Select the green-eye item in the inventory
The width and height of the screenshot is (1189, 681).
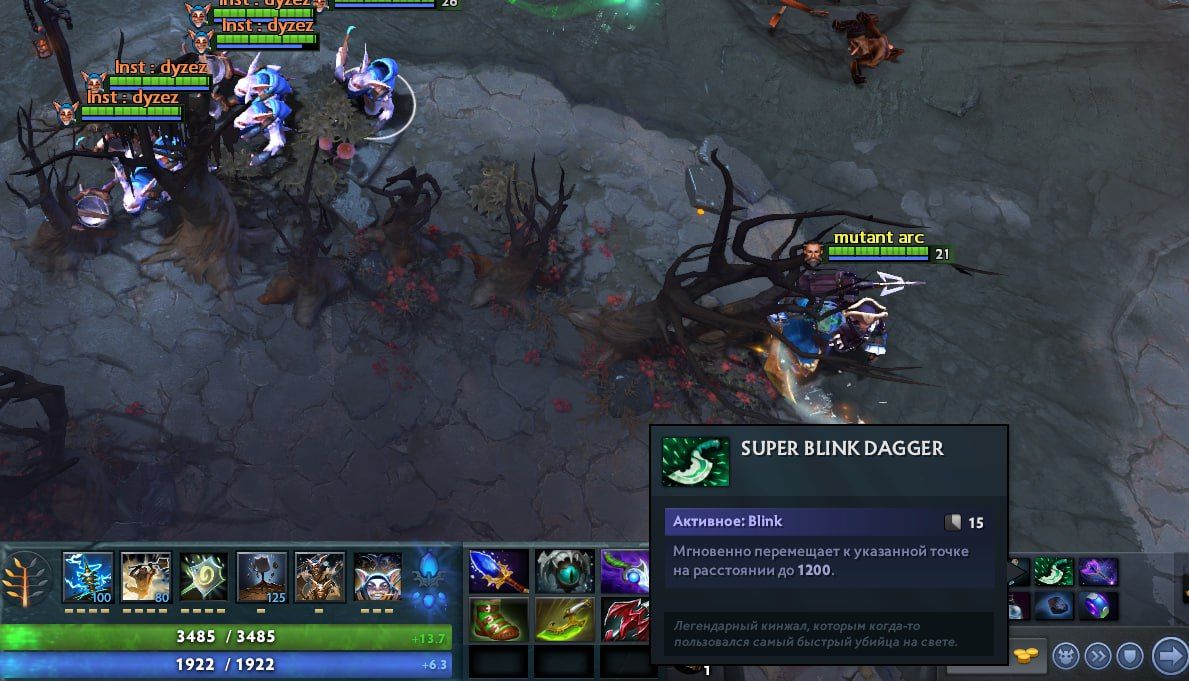[562, 571]
